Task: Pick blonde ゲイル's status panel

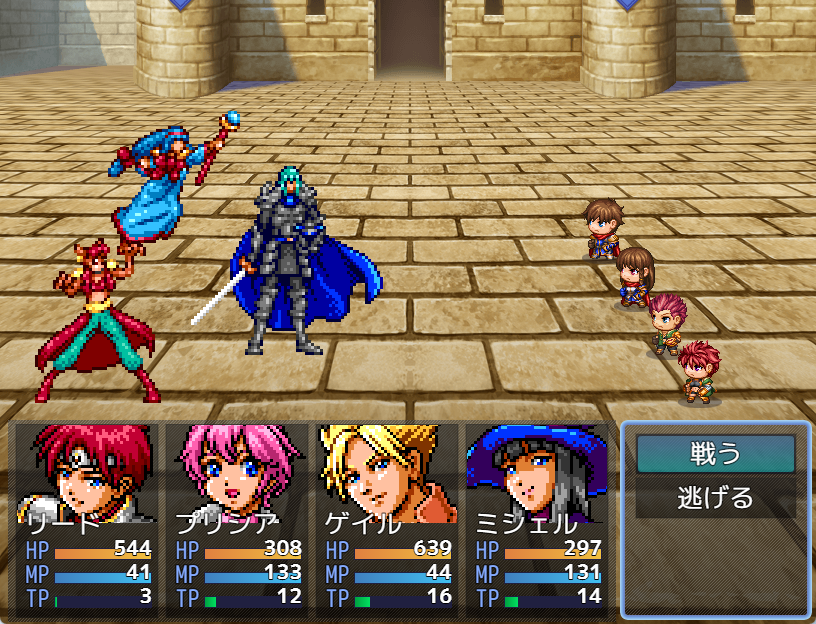Action: click(x=386, y=518)
